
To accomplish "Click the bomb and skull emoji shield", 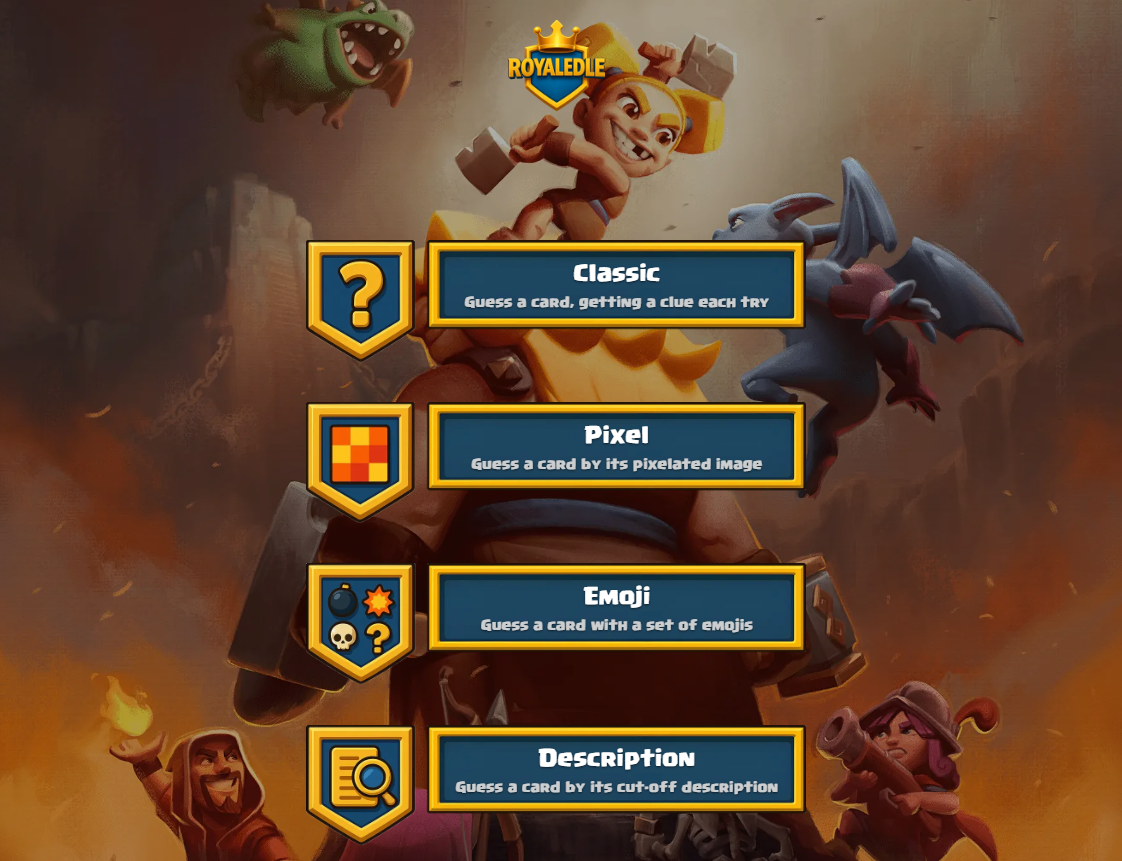I will pyautogui.click(x=360, y=619).
